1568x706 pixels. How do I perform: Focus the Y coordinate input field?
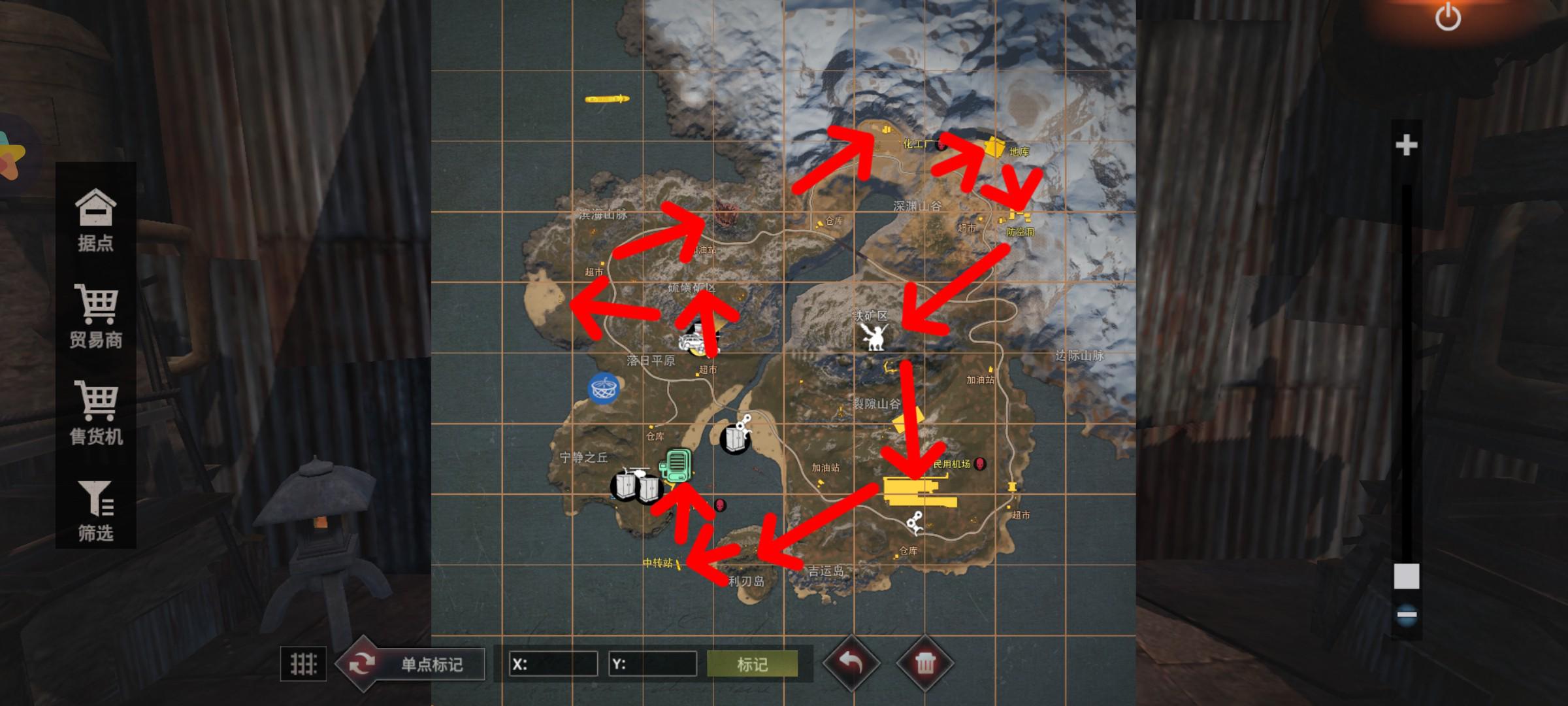653,664
